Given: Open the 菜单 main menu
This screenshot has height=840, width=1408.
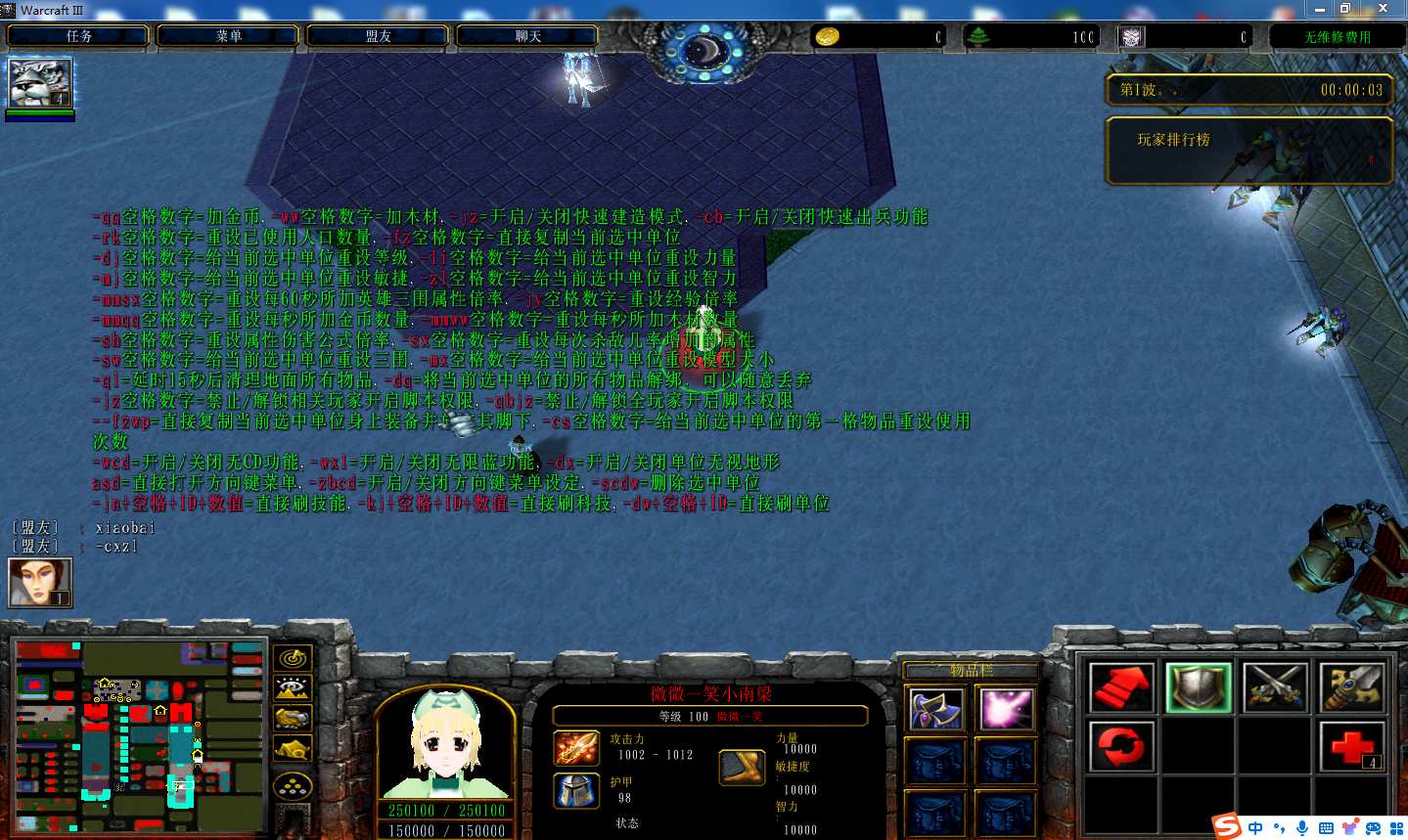Looking at the screenshot, I should (228, 36).
